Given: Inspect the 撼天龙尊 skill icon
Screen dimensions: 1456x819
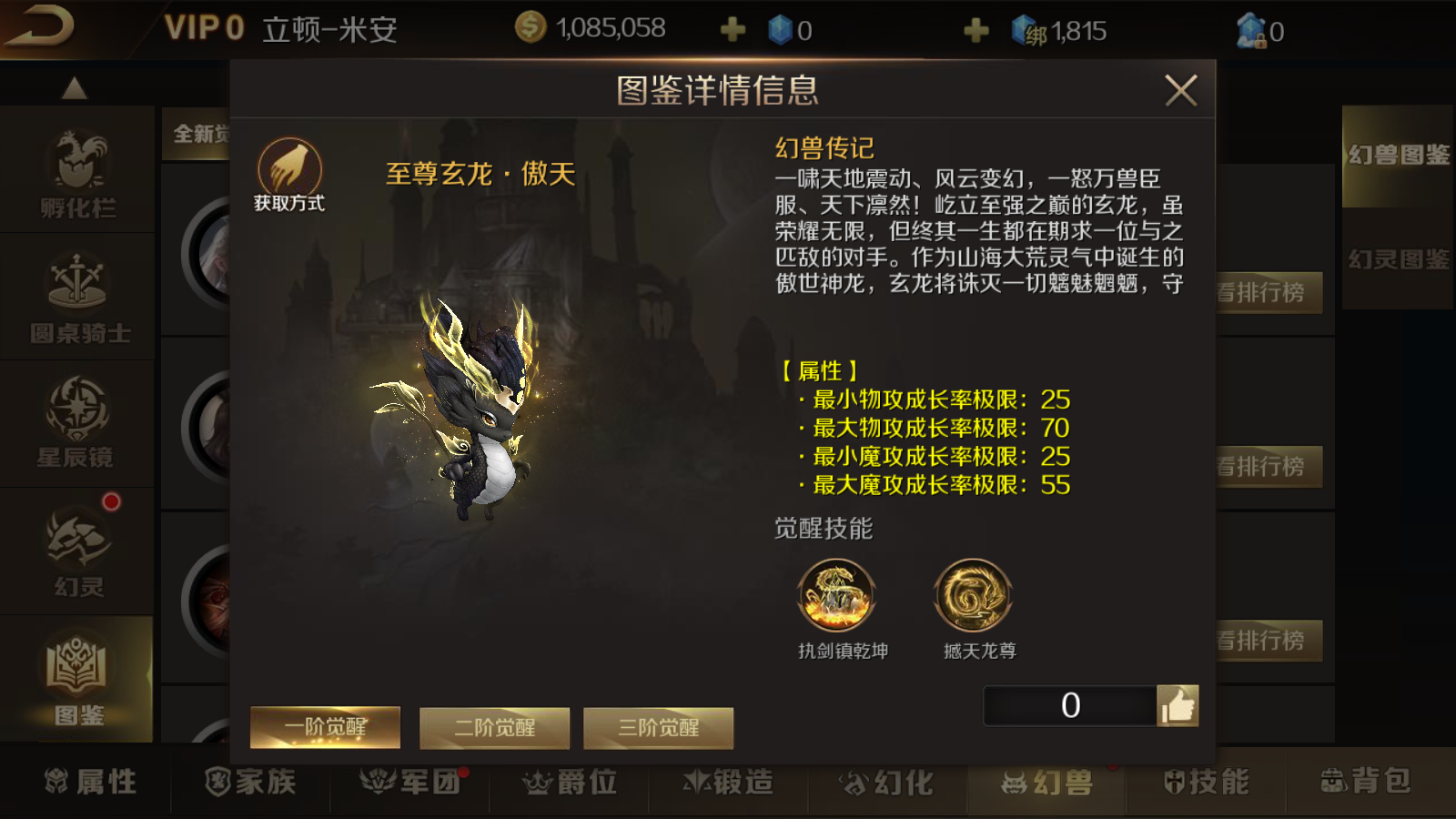Looking at the screenshot, I should click(973, 596).
